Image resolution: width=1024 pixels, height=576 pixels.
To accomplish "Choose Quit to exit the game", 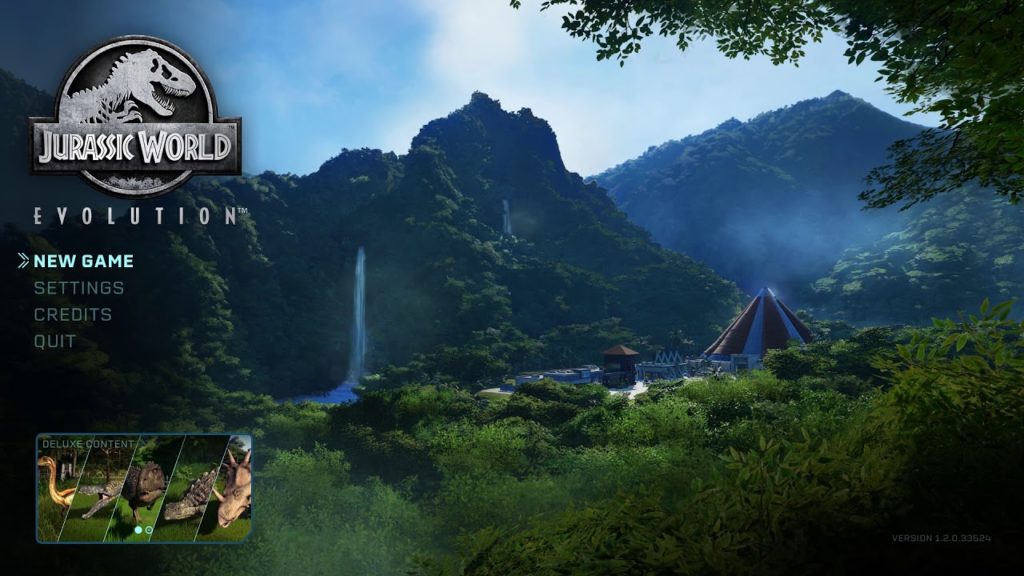I will point(55,341).
